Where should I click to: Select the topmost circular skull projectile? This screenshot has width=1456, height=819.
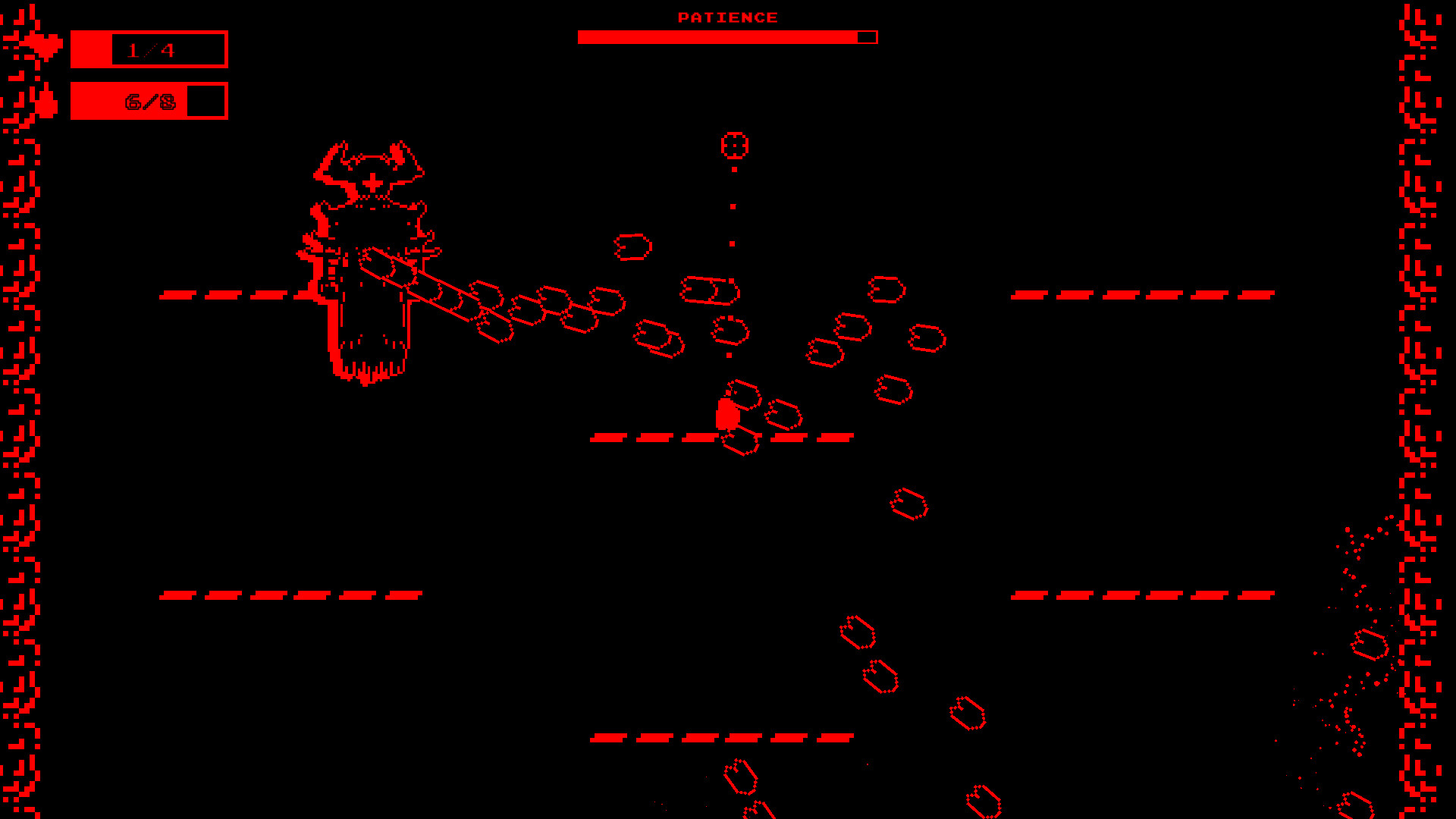point(736,145)
